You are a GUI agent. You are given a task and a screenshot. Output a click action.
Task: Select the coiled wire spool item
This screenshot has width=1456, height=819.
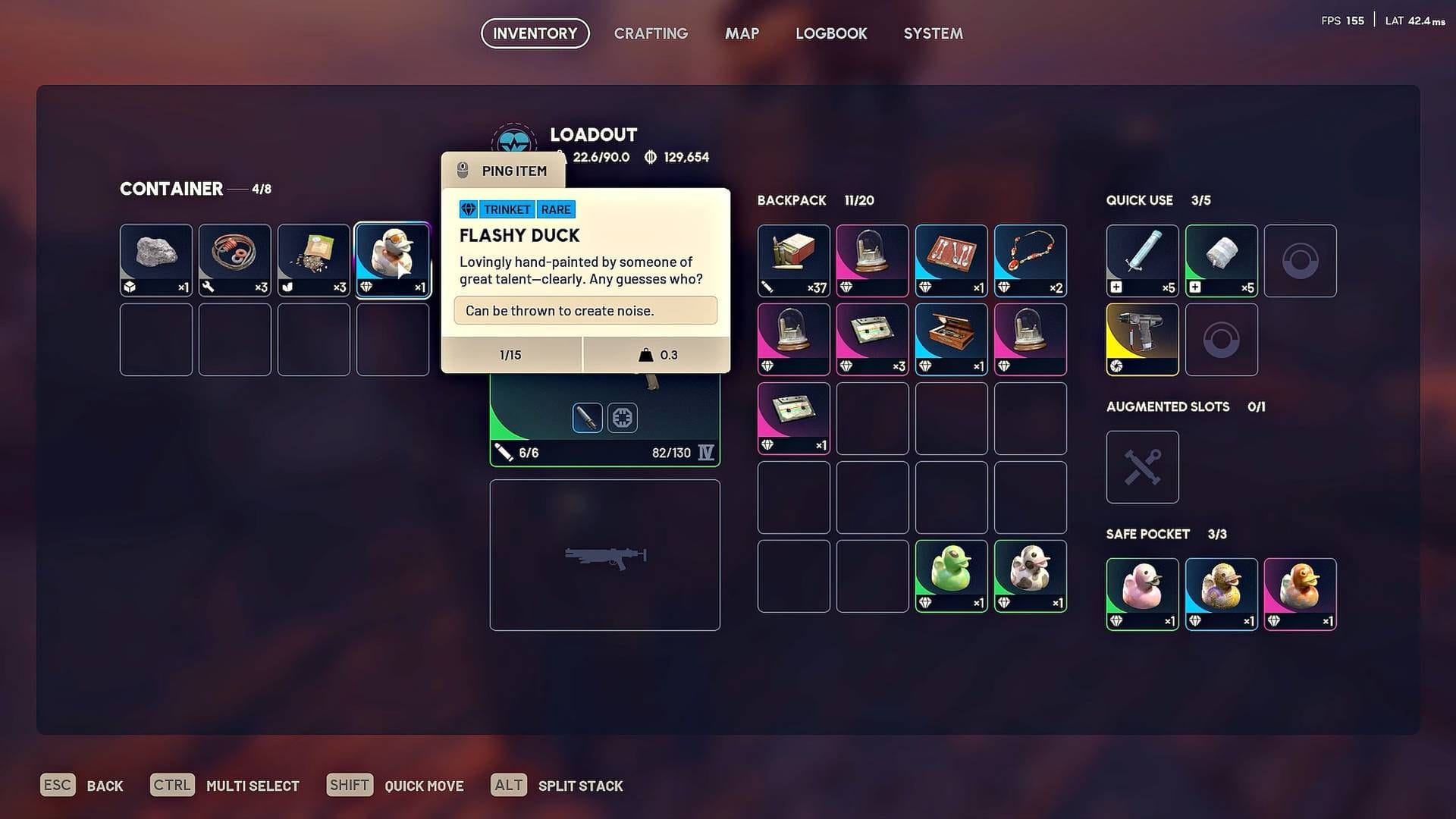coord(235,259)
